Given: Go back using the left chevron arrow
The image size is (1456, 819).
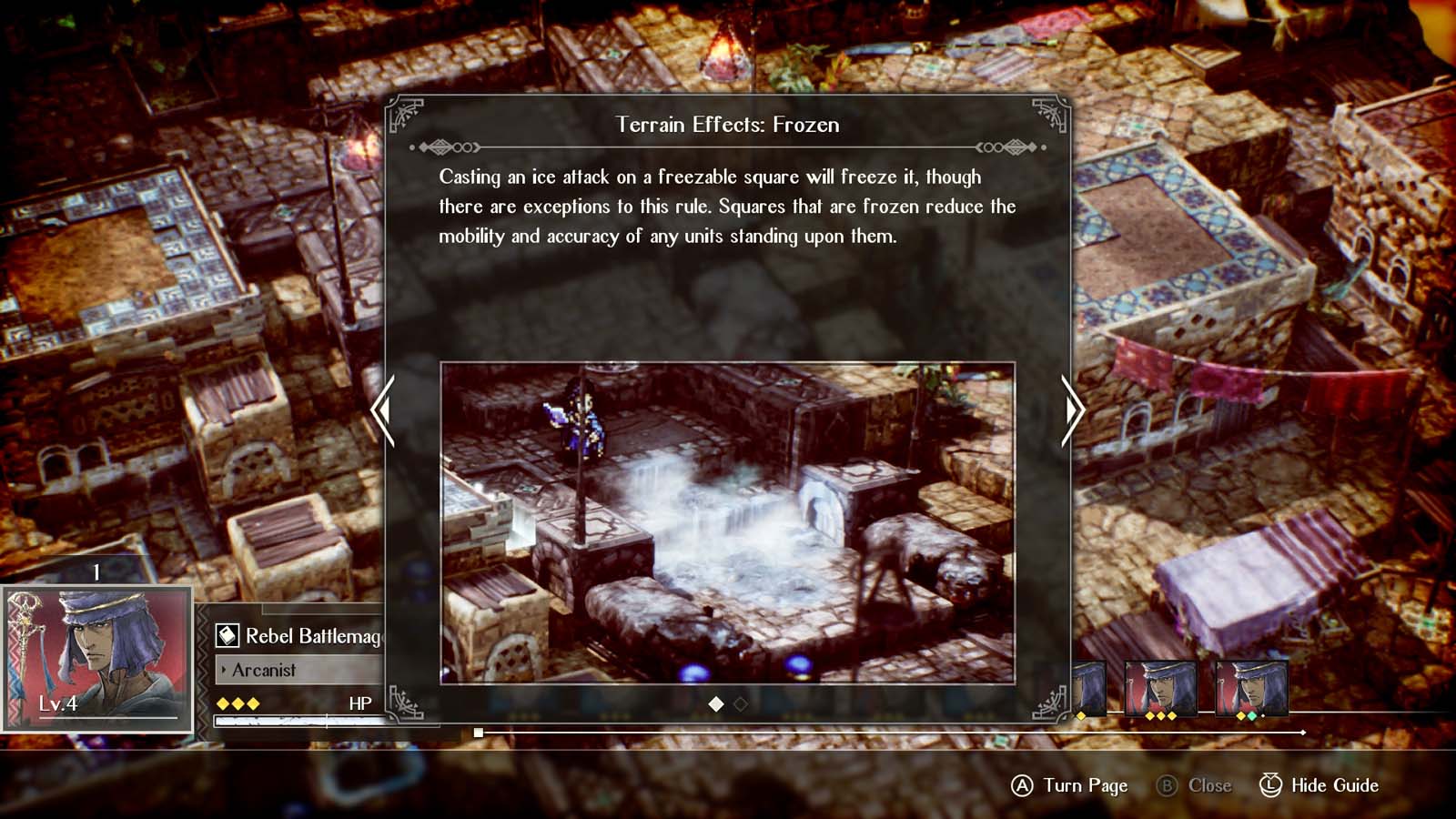Looking at the screenshot, I should click(383, 411).
